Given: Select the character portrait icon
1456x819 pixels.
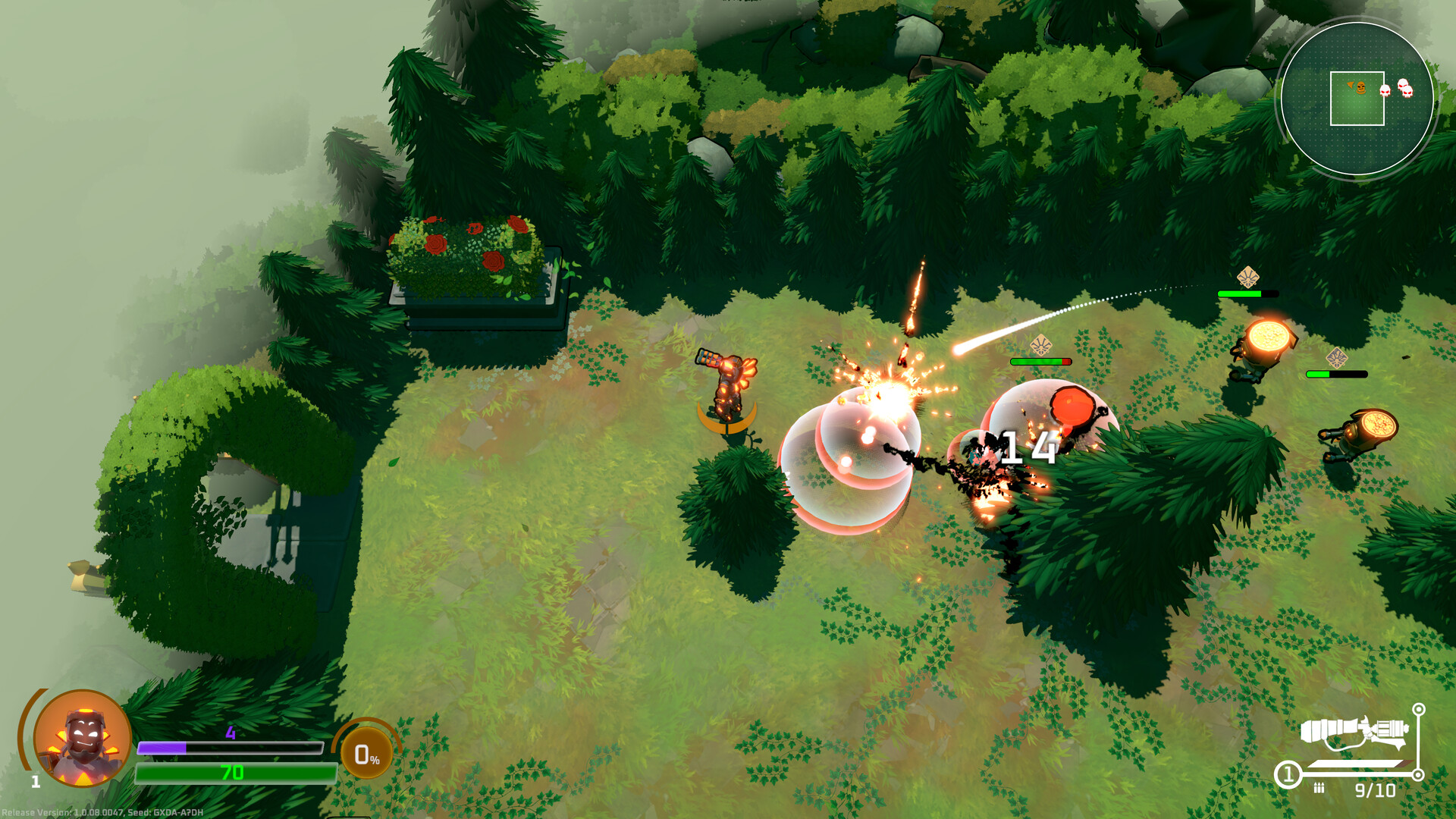Looking at the screenshot, I should [82, 738].
